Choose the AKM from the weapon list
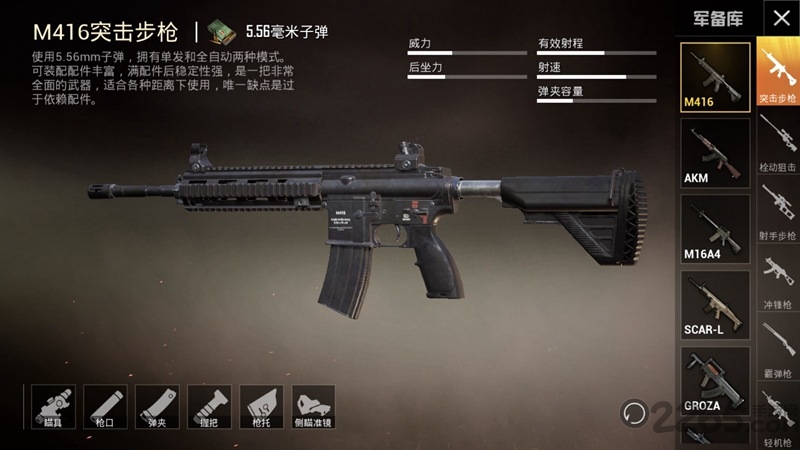This screenshot has width=800, height=450. [x=715, y=152]
